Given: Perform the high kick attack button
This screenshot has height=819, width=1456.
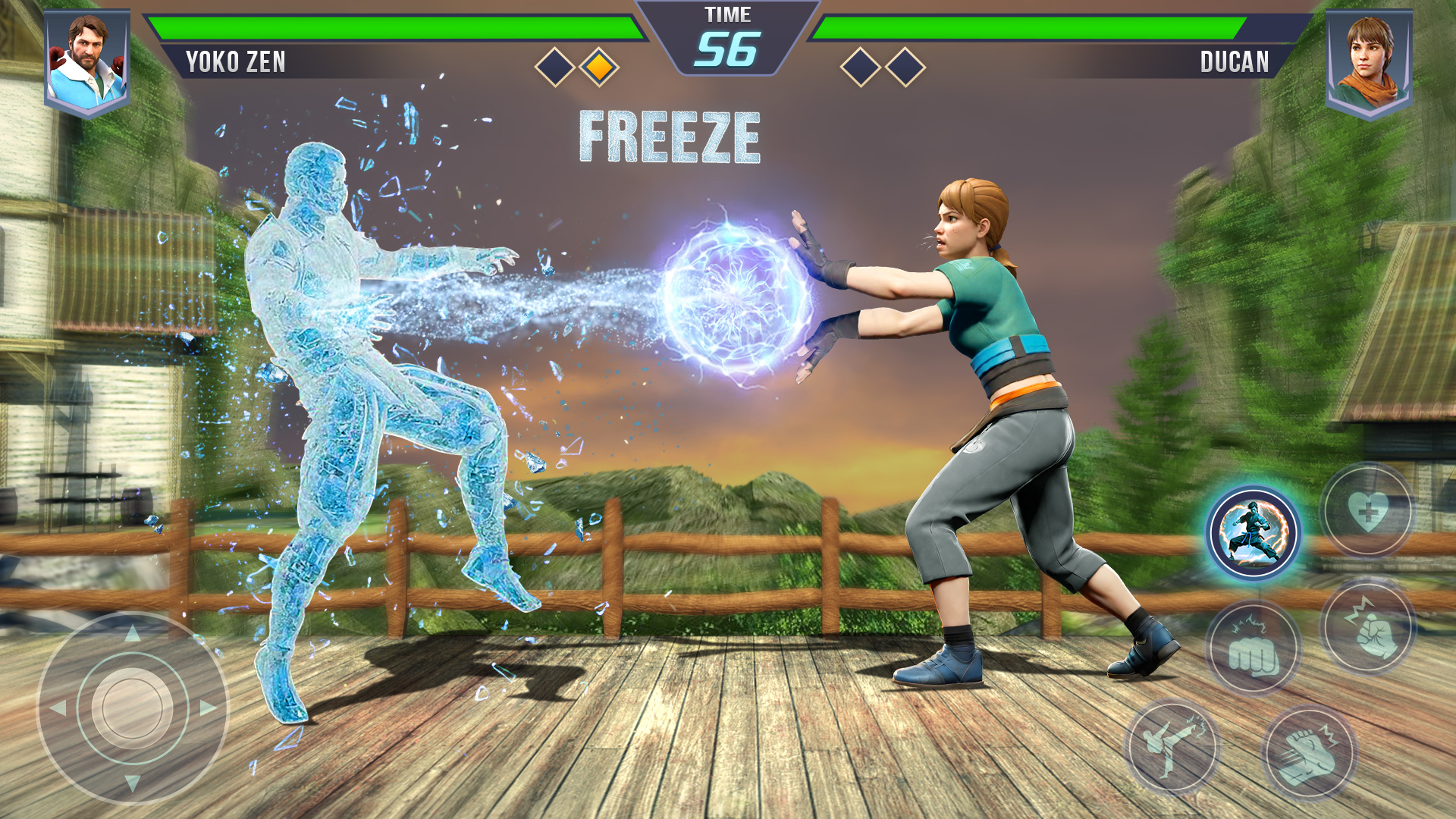Looking at the screenshot, I should click(1172, 747).
